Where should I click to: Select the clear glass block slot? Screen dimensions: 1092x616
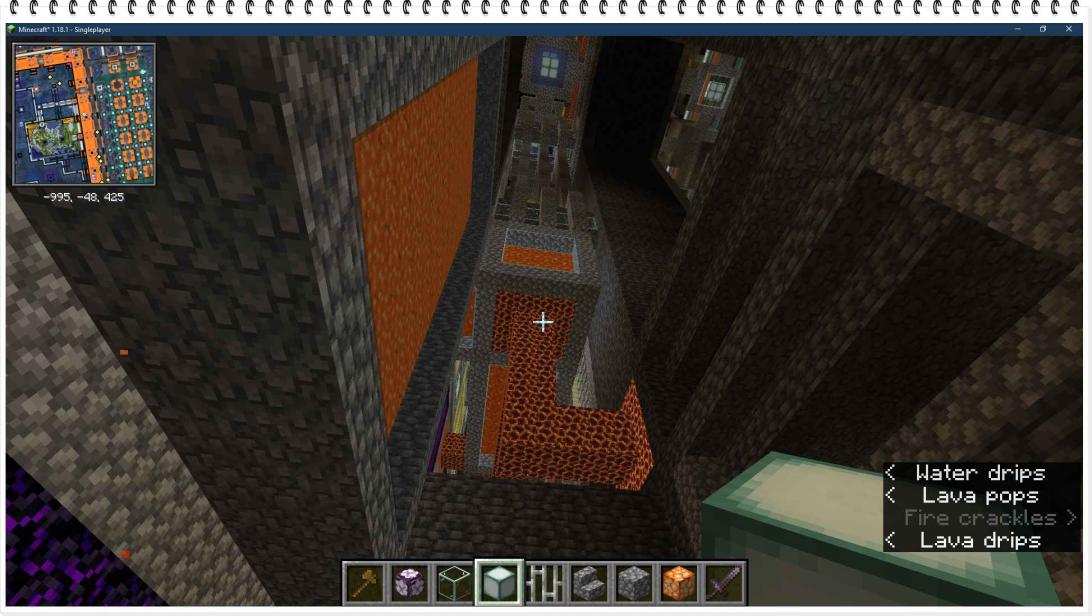pos(454,582)
